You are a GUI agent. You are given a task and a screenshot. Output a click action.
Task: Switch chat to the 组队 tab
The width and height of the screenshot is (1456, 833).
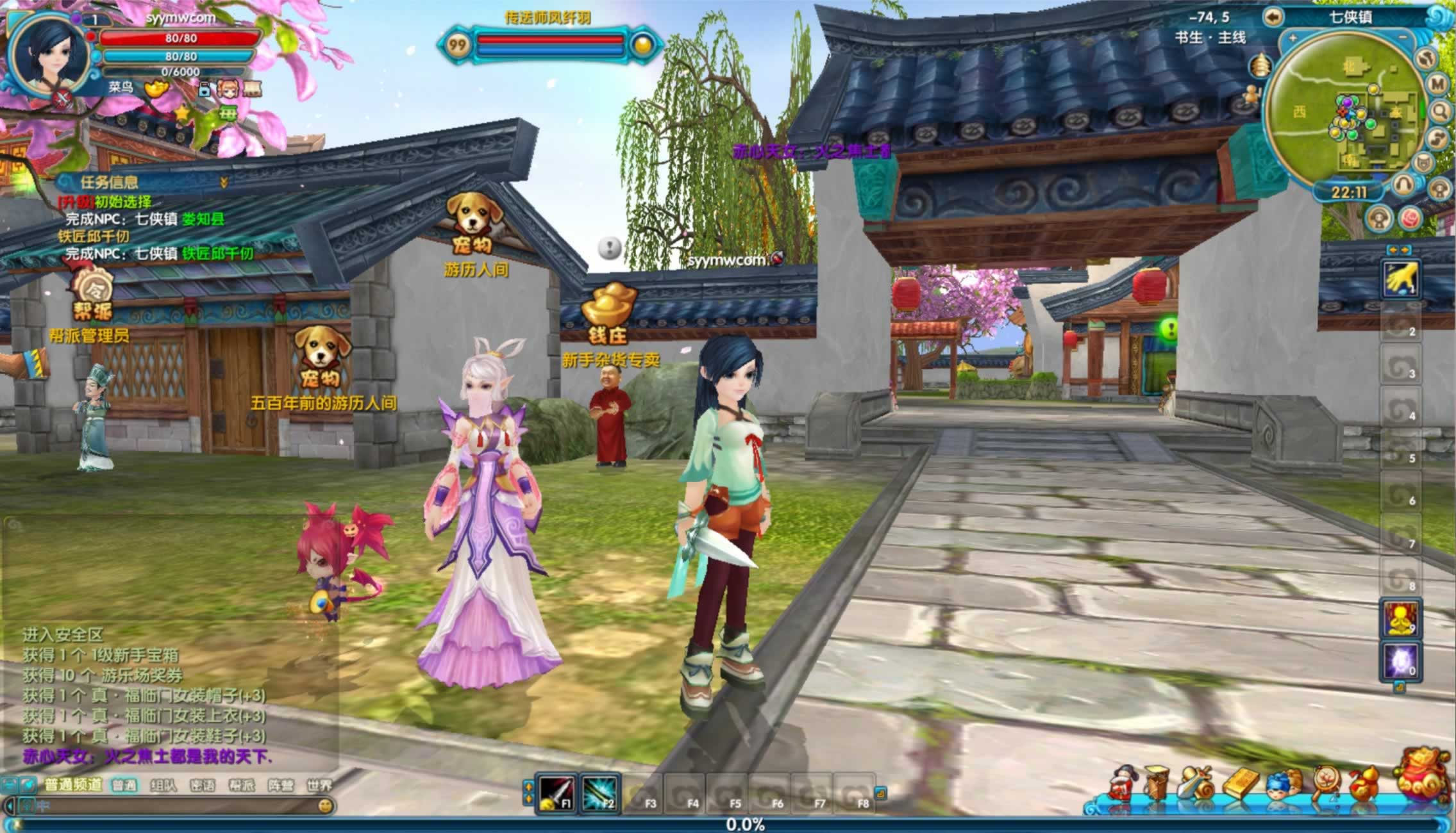pos(163,785)
